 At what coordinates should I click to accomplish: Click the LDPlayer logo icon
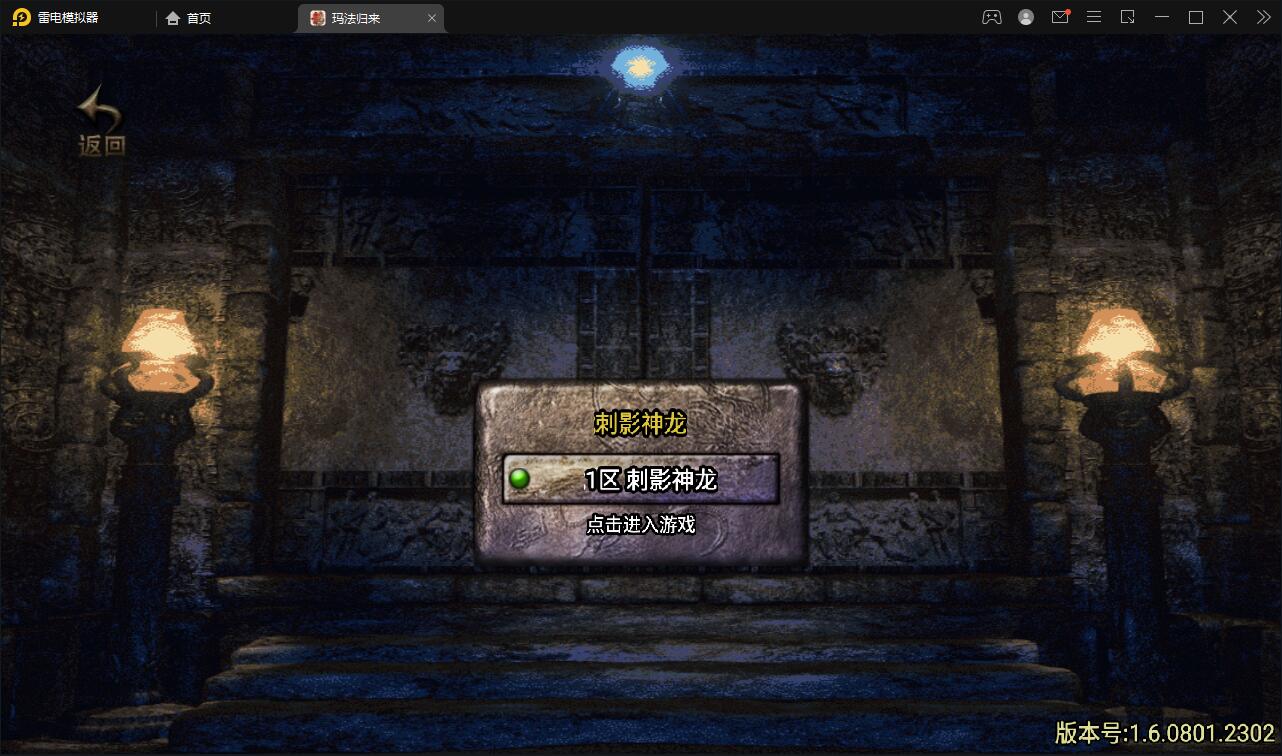(21, 17)
